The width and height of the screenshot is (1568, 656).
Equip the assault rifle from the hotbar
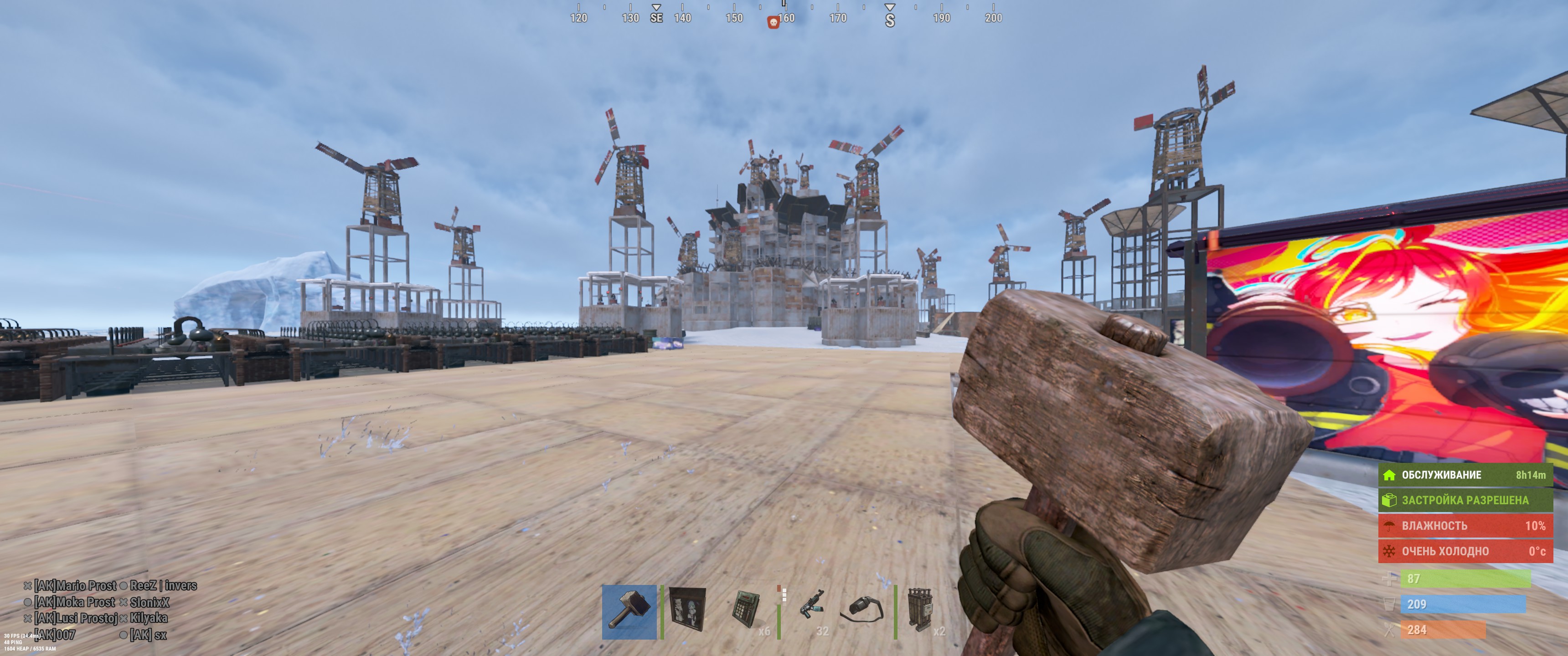[x=812, y=611]
